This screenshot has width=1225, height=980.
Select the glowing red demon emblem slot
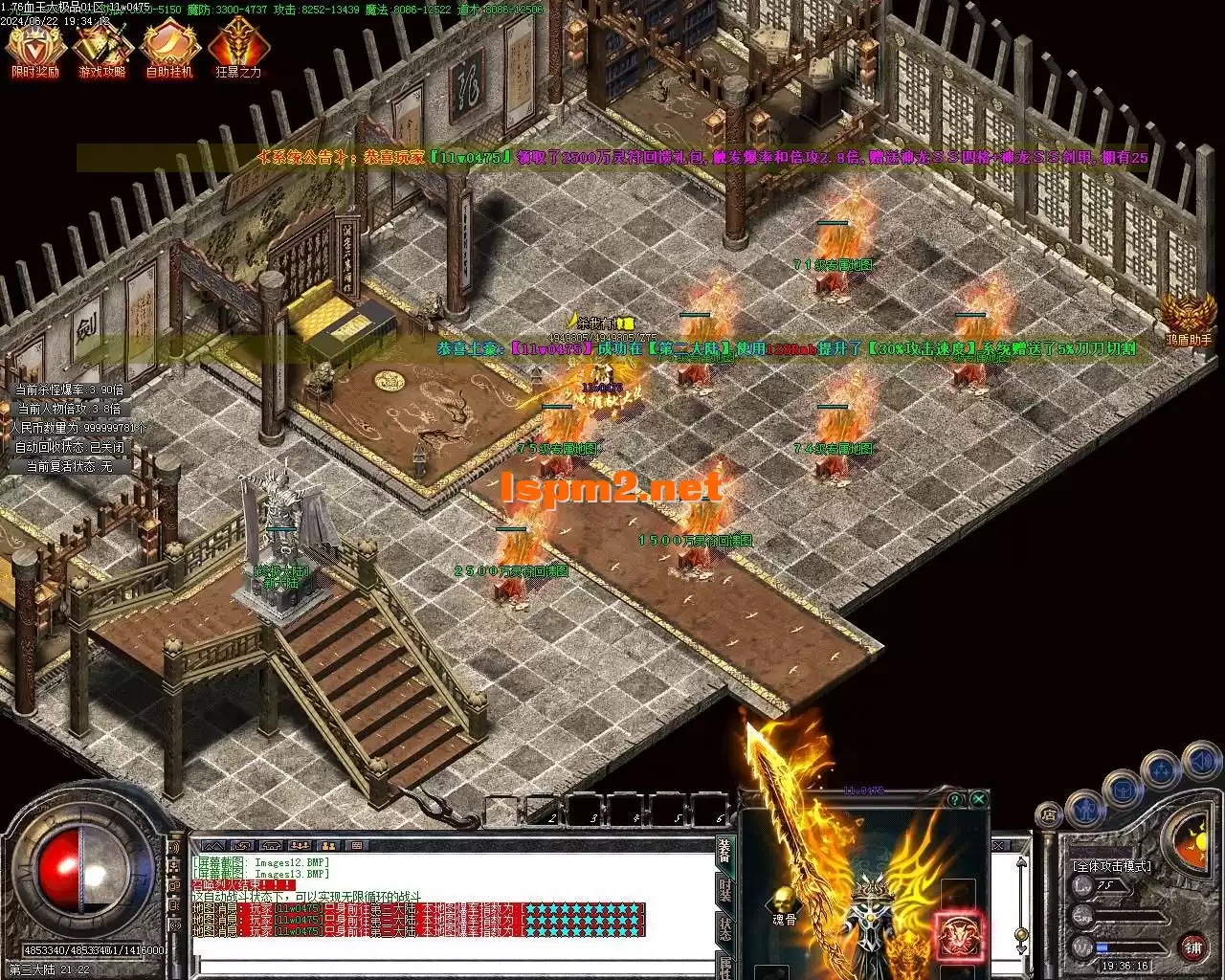(x=956, y=934)
